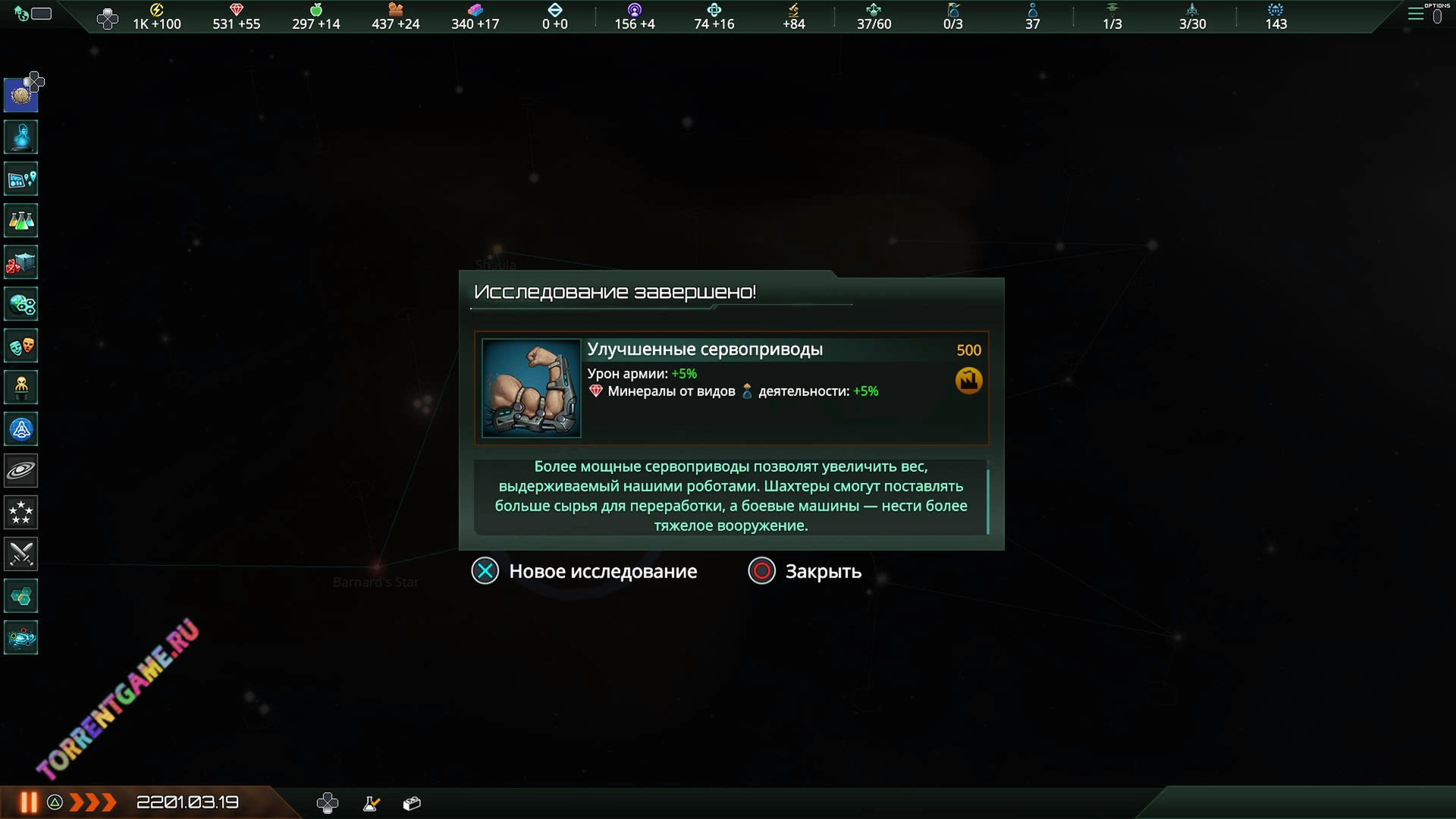
Task: Open the situation log map-pin icon
Action: 21,180
